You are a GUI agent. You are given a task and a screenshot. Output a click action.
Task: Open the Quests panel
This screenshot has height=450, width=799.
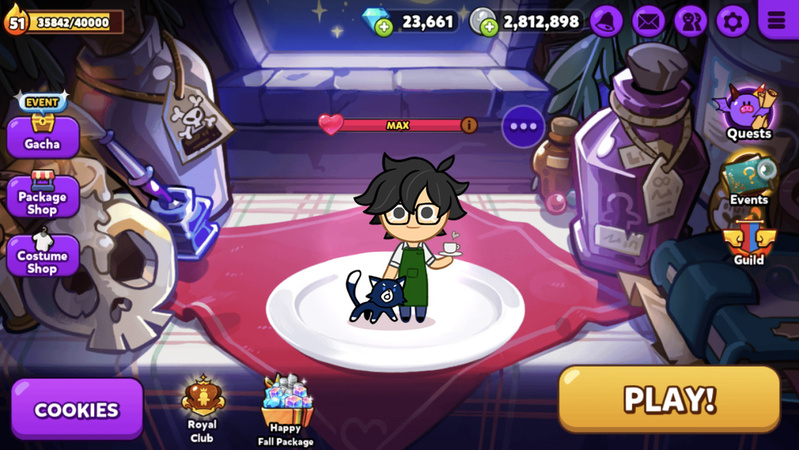click(x=748, y=112)
